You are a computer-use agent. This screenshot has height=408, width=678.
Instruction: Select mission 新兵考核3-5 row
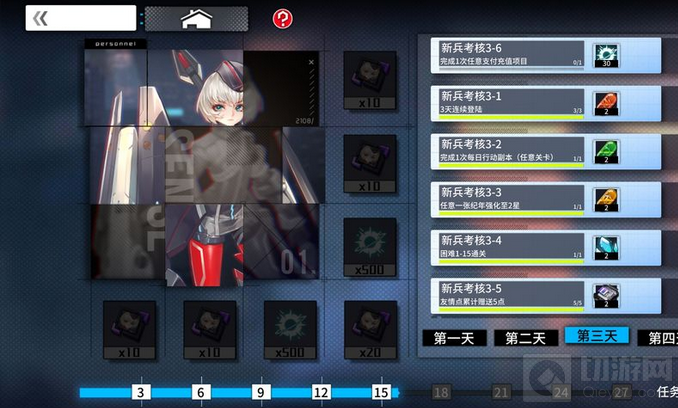511,294
